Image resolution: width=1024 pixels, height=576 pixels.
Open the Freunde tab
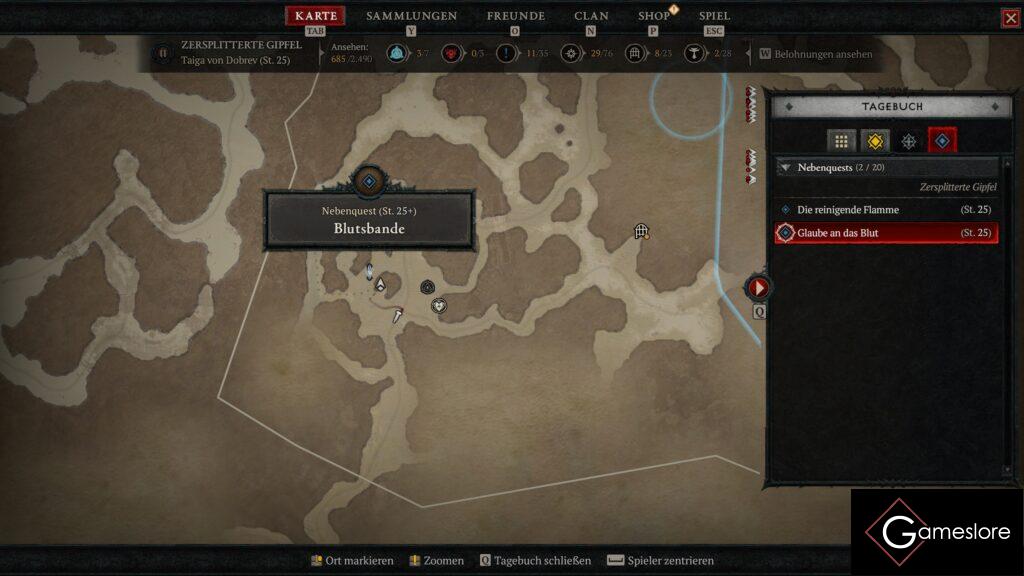[515, 16]
